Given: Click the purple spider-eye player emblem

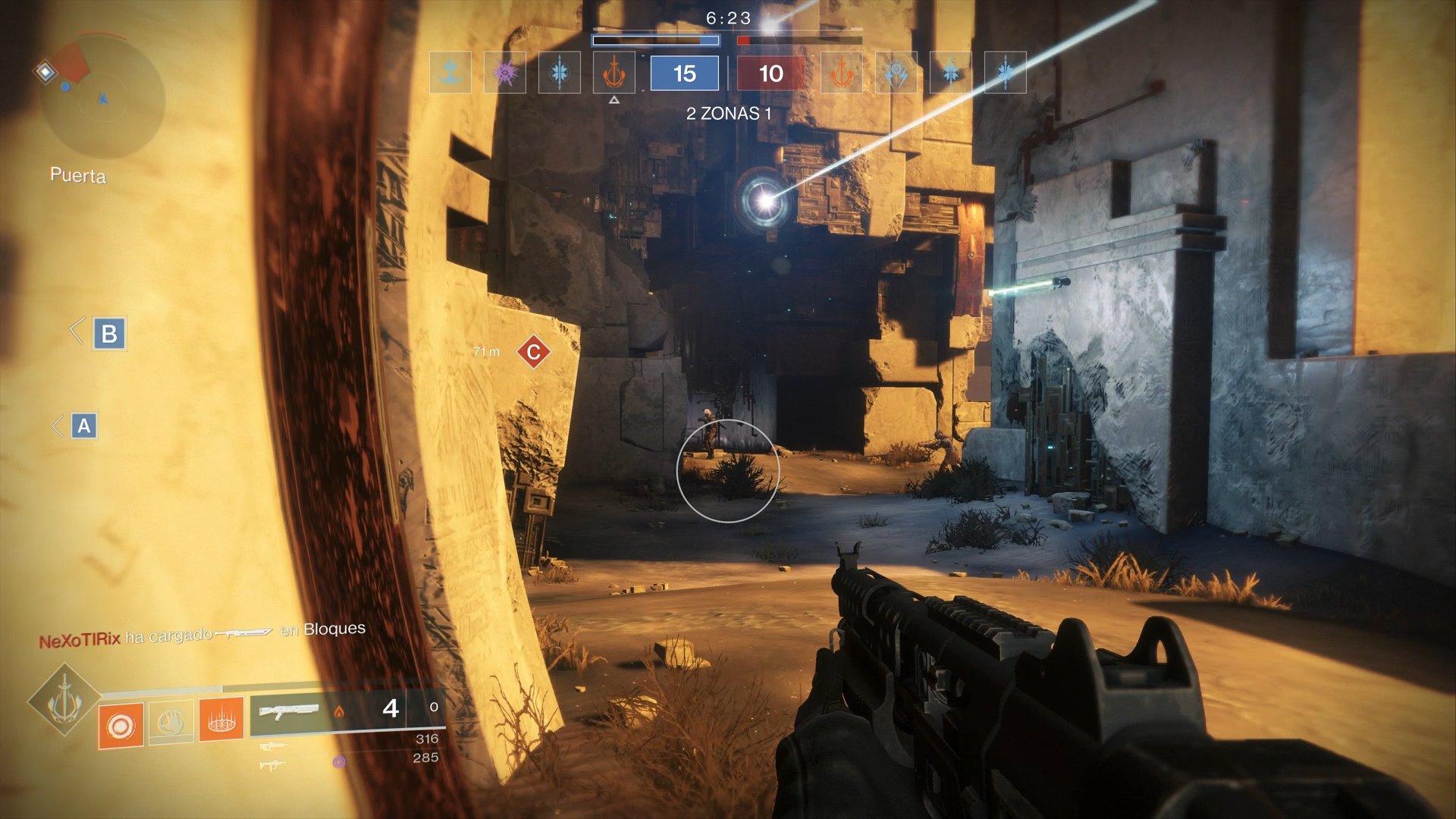Looking at the screenshot, I should pos(505,72).
